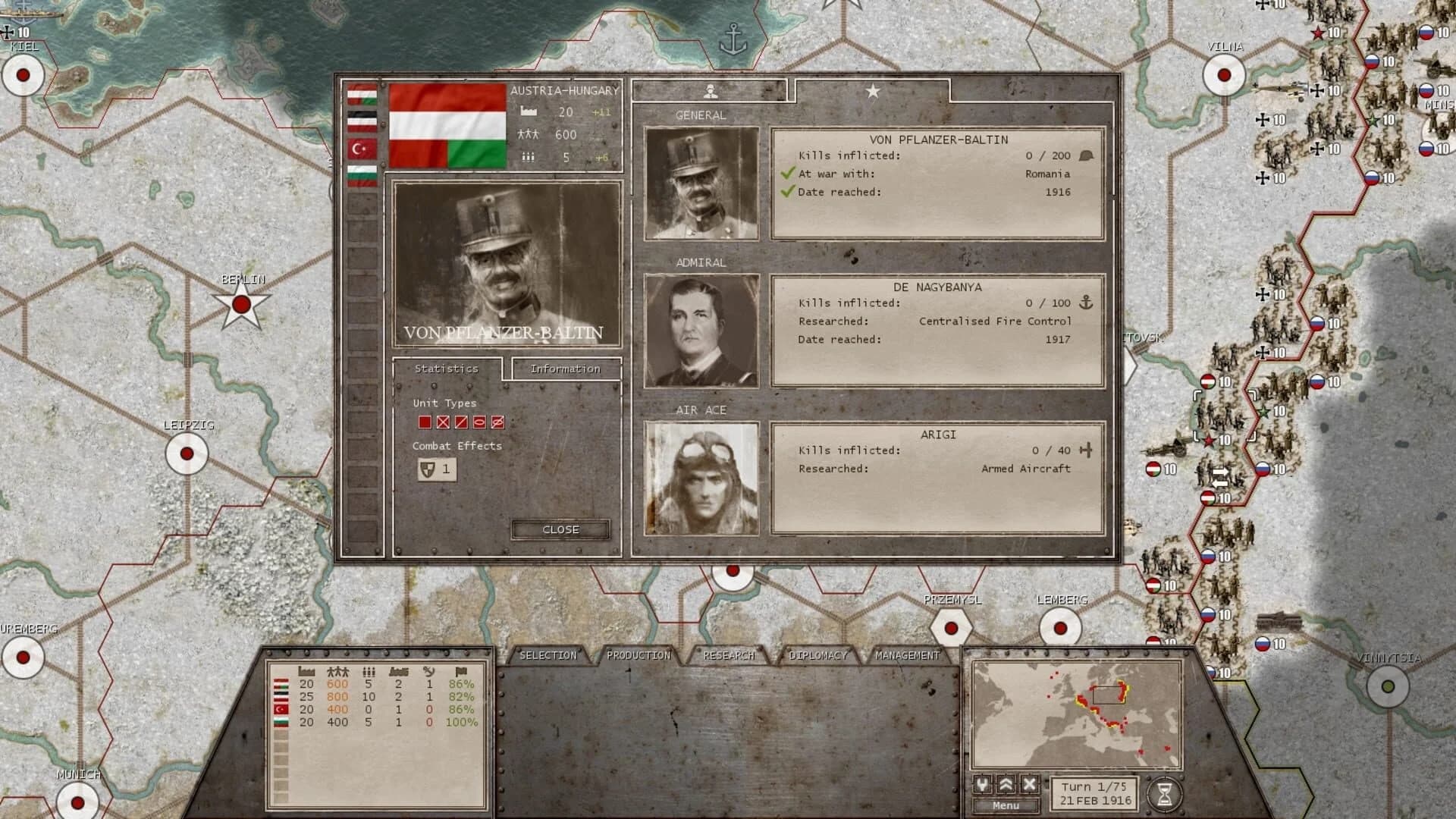The height and width of the screenshot is (819, 1456).
Task: Click the cavalry slashed unit type icon
Action: 461,422
